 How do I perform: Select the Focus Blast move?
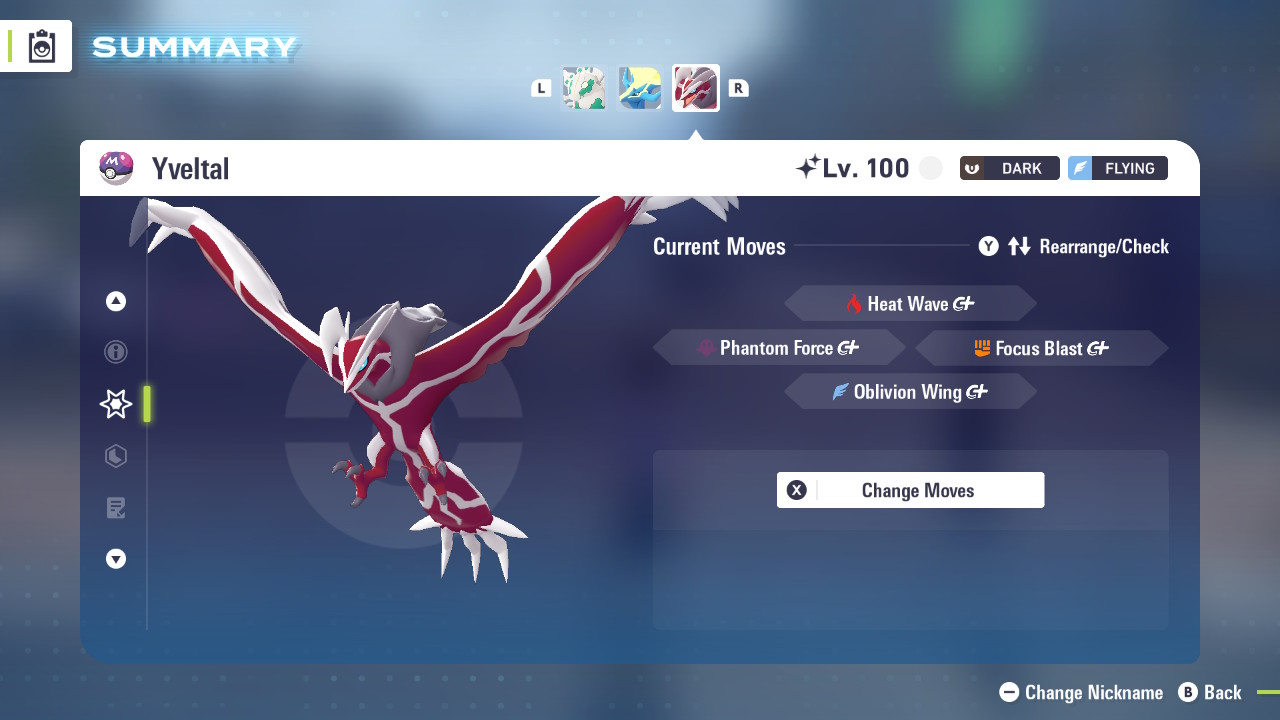1041,348
